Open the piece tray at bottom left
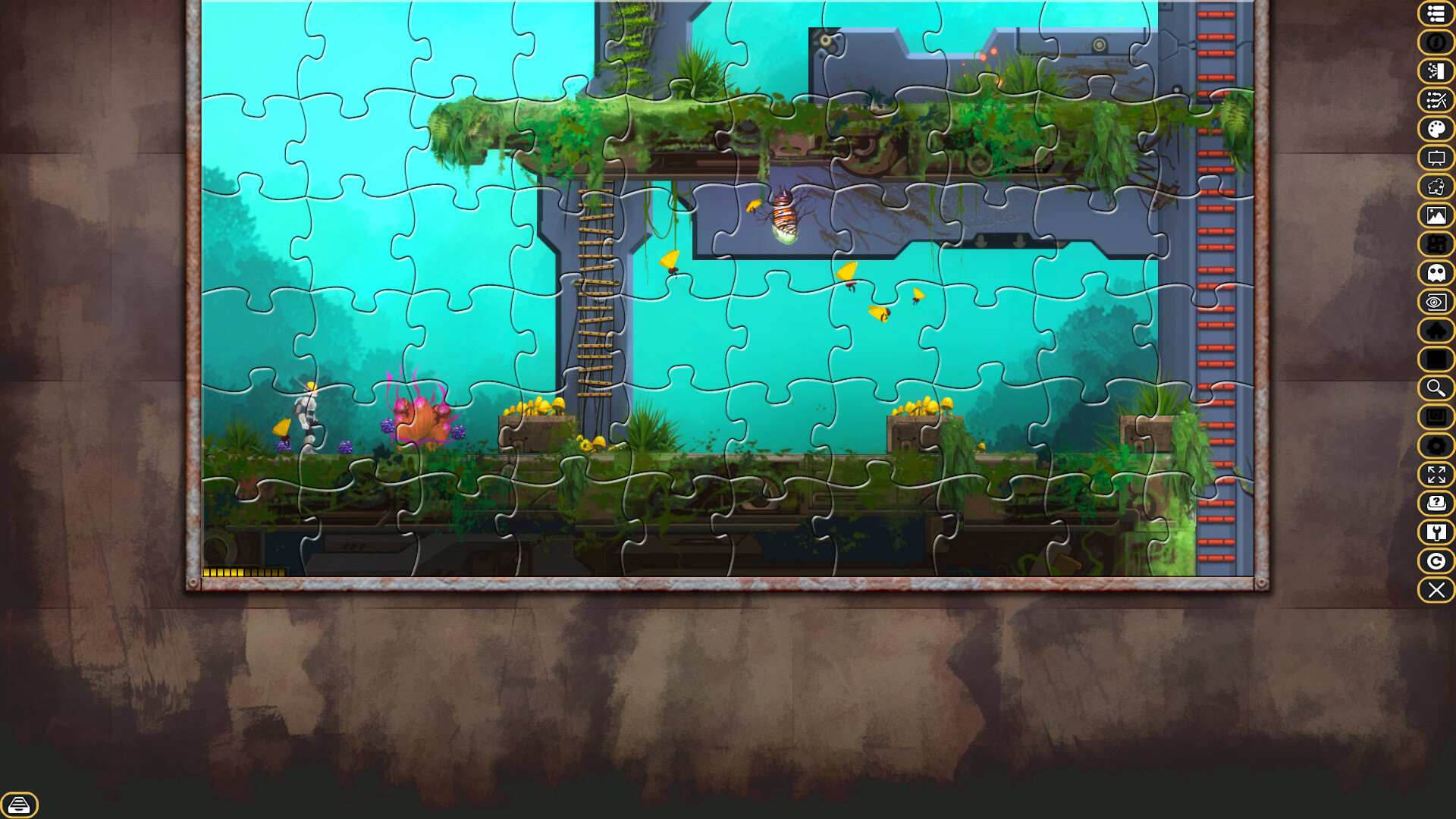 tap(20, 805)
